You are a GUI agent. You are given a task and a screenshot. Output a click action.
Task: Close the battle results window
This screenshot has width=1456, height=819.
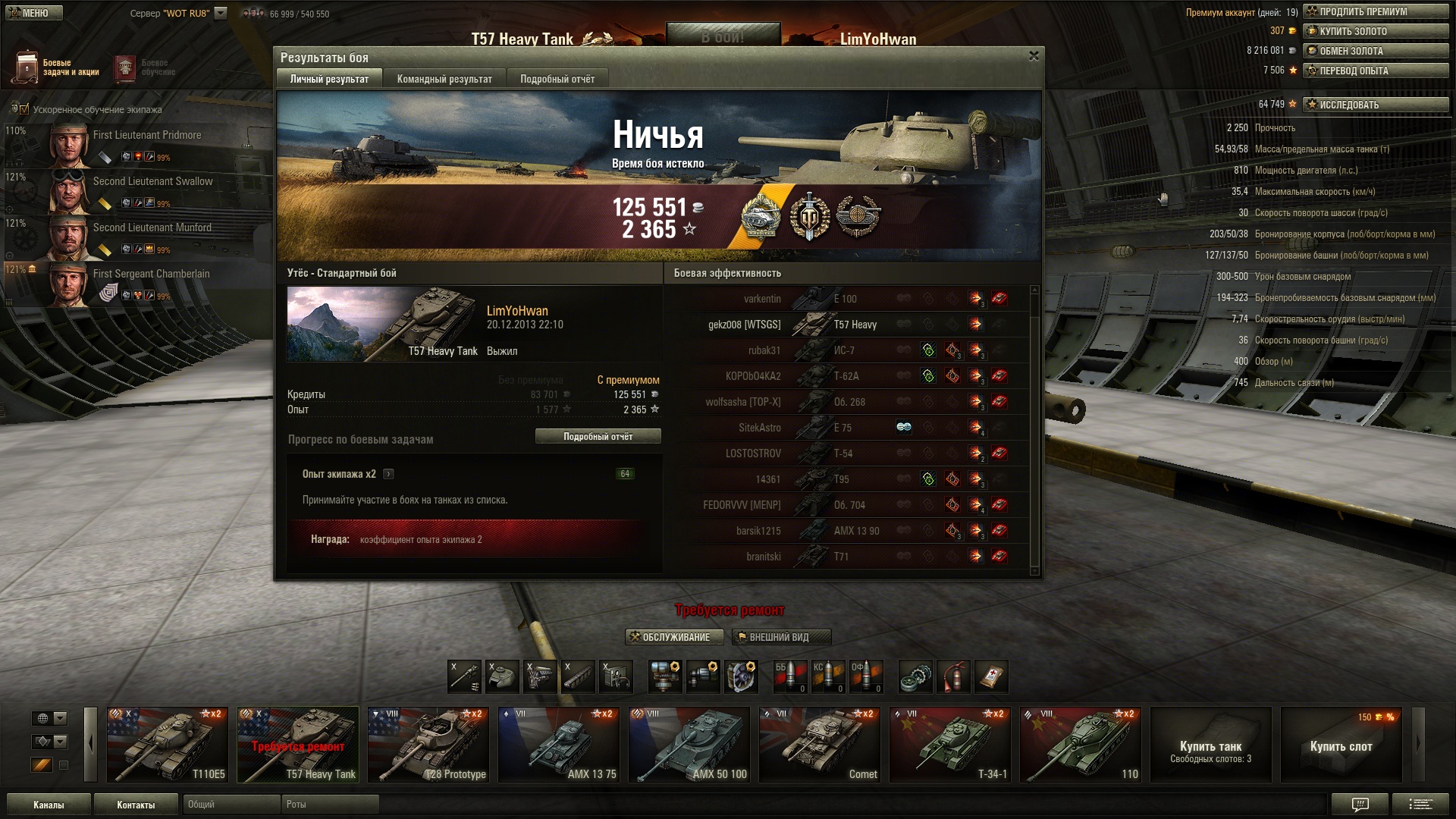click(1033, 56)
